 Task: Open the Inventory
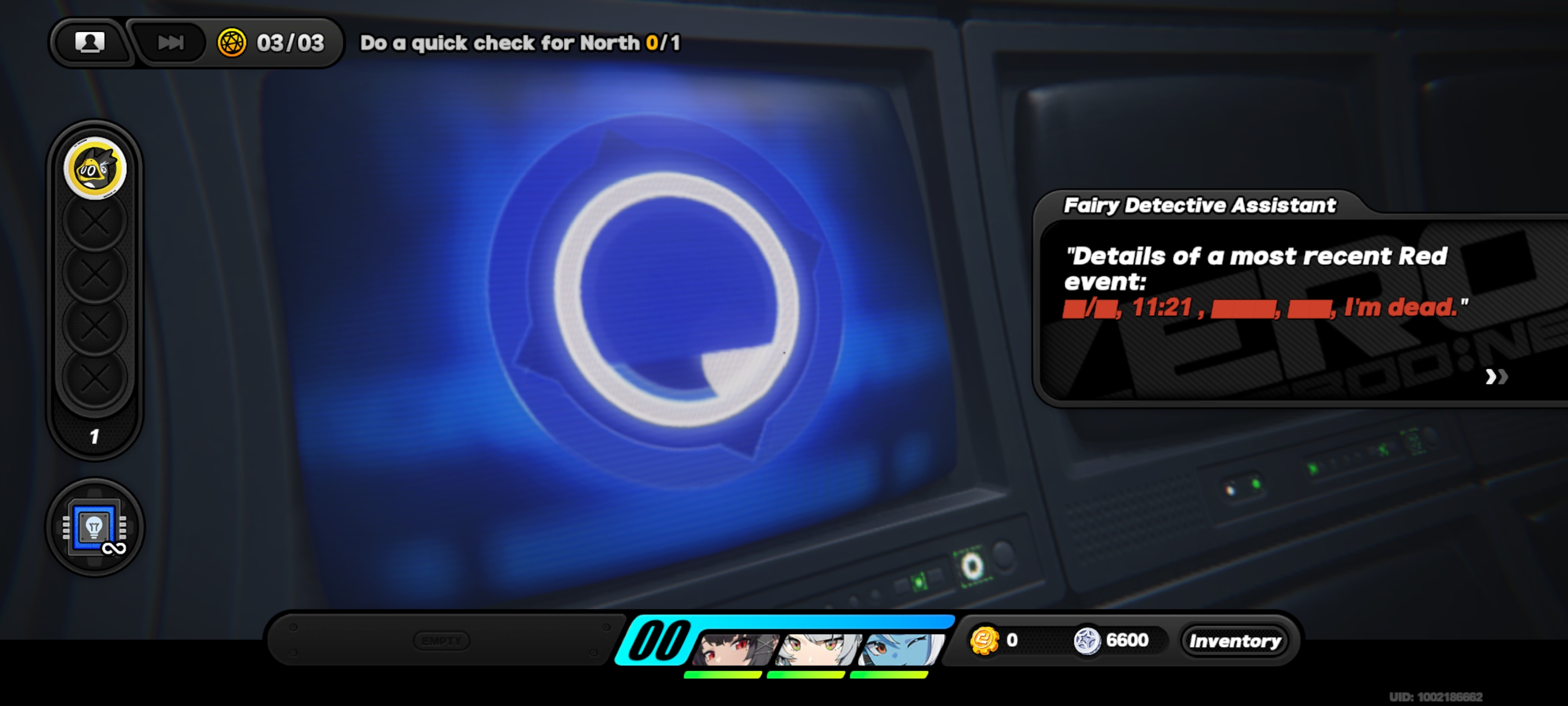(1235, 640)
